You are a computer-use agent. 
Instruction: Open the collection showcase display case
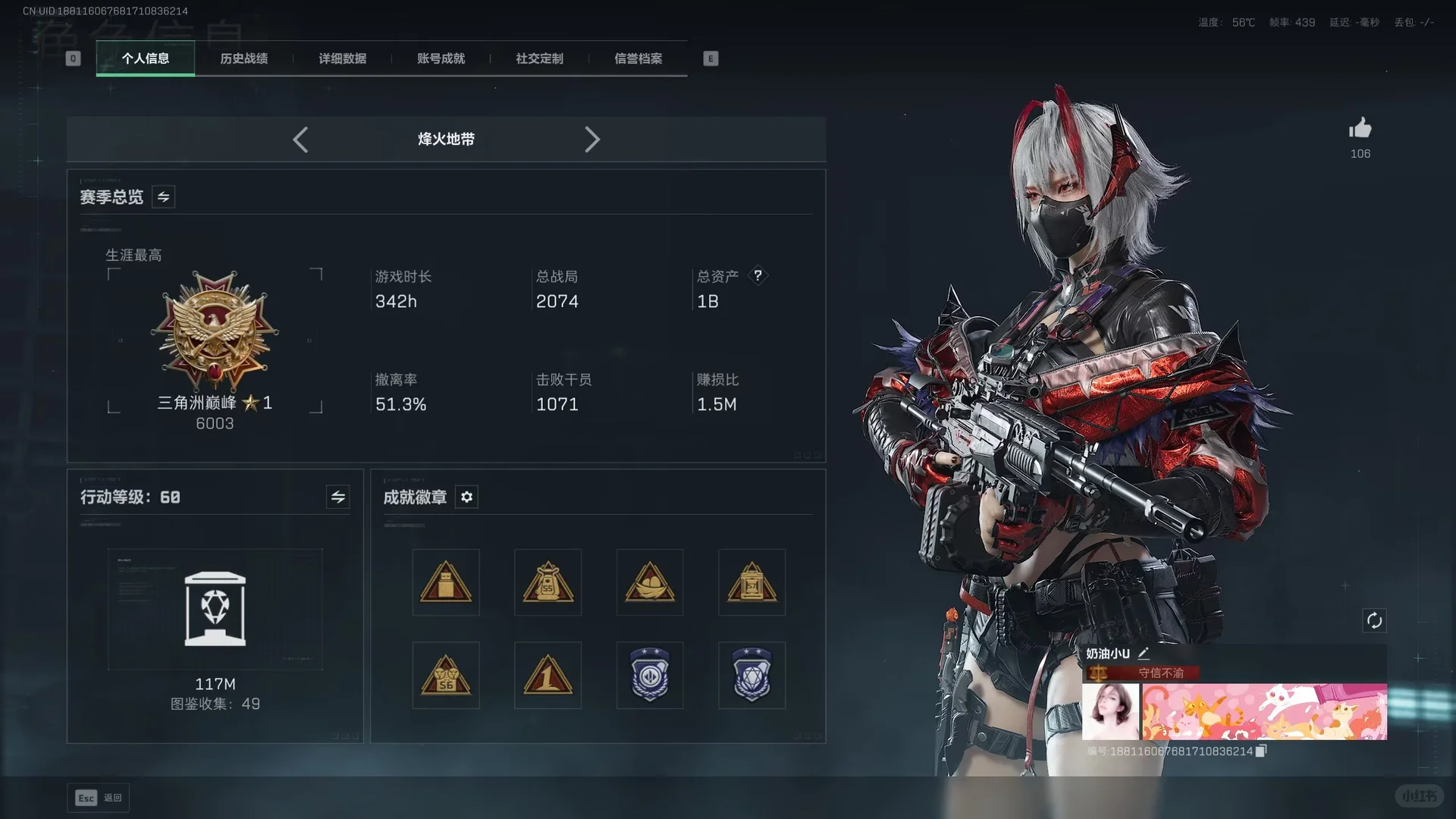(215, 609)
